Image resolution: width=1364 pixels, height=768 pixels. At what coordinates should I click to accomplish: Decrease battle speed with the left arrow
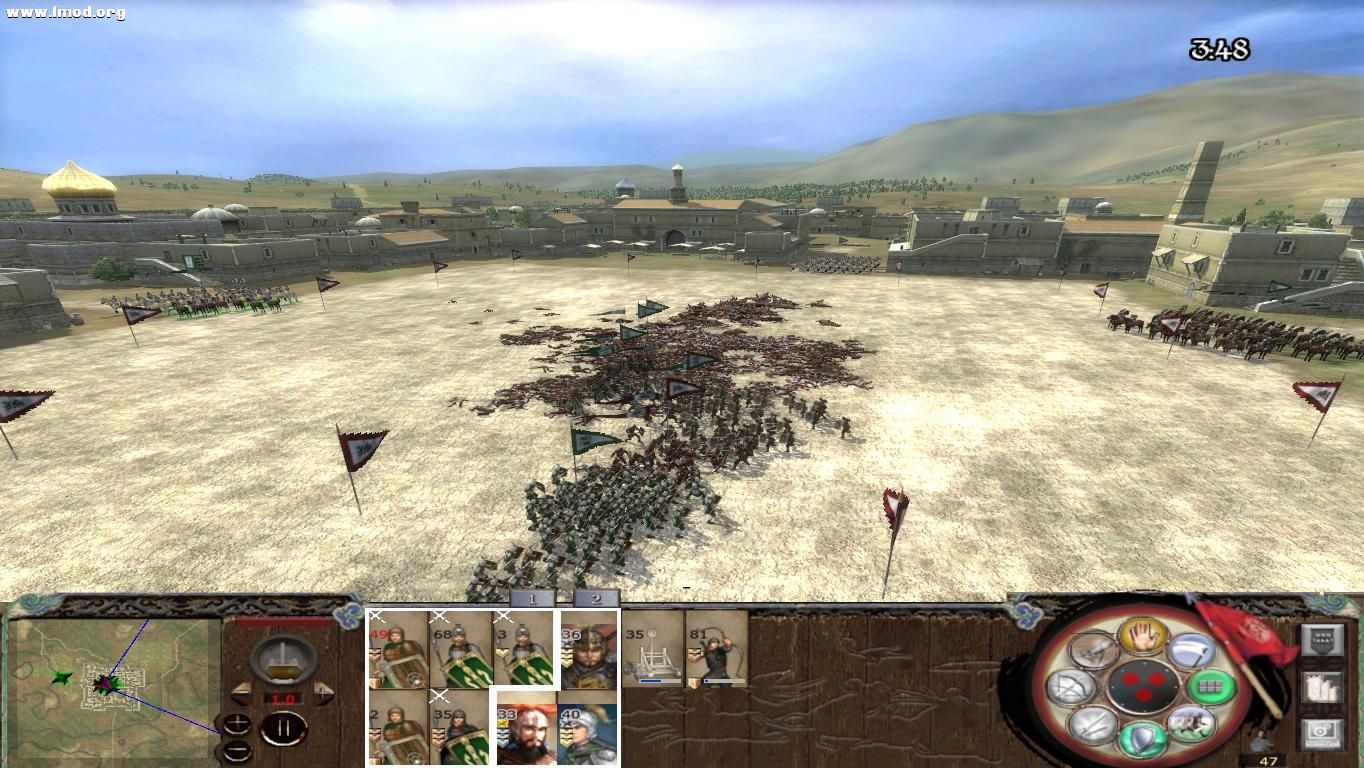pos(241,691)
